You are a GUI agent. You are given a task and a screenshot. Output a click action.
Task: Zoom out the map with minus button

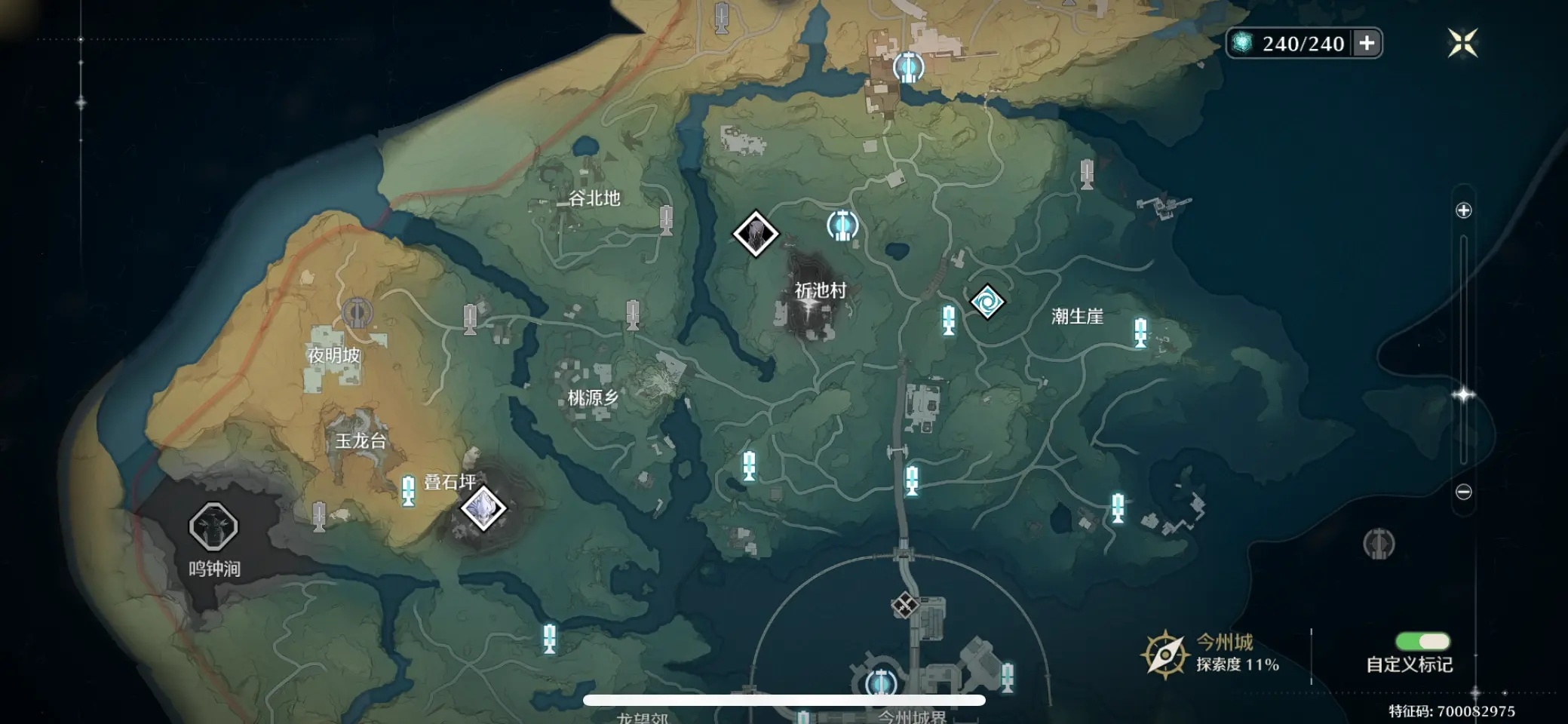coord(1463,492)
